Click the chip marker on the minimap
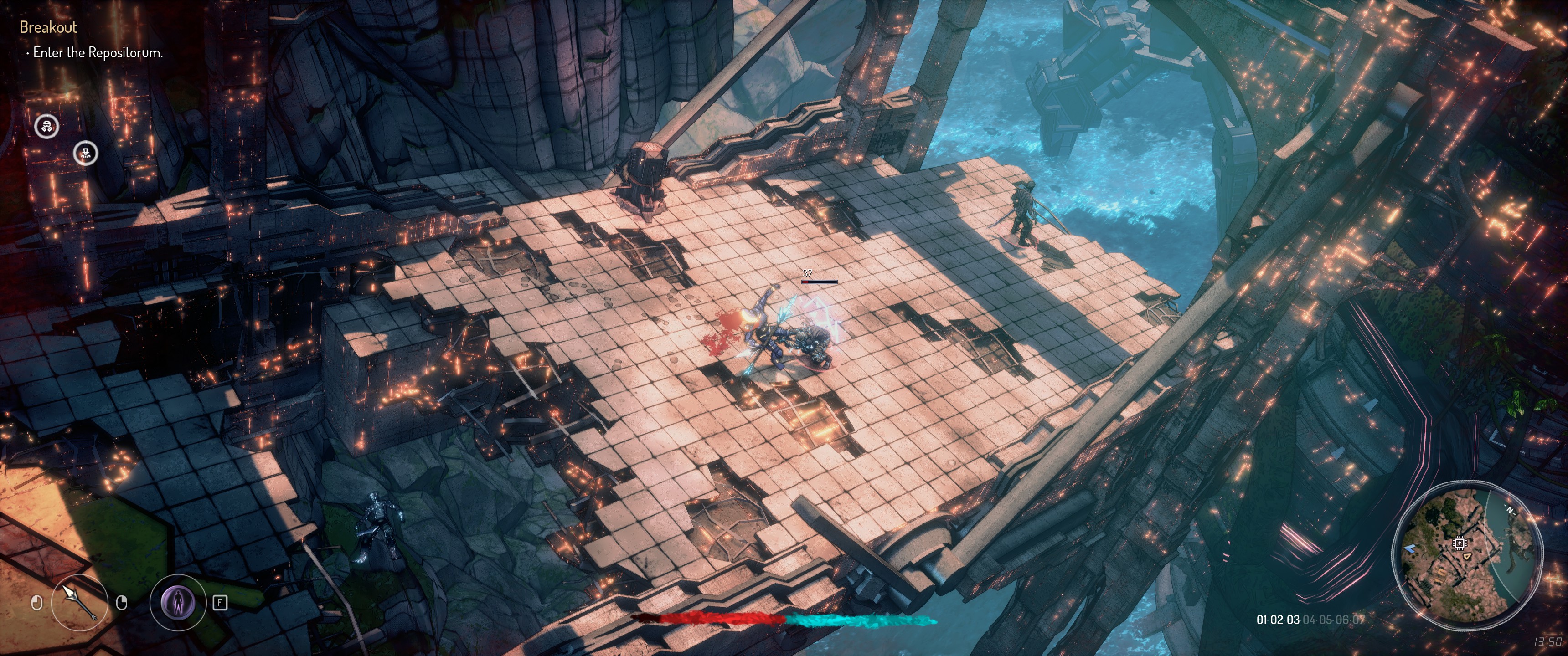The image size is (1568, 656). coord(1459,543)
